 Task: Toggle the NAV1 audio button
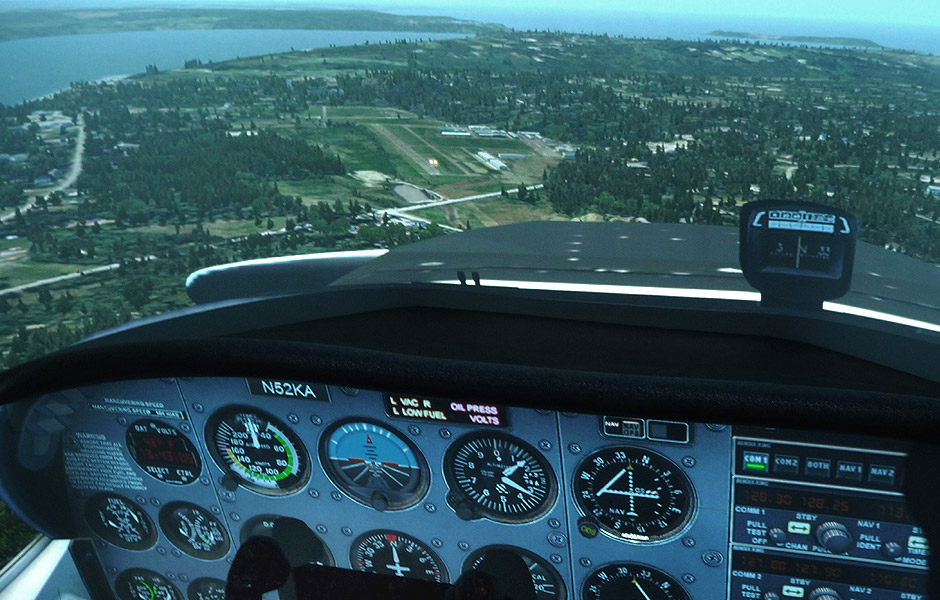pos(850,469)
